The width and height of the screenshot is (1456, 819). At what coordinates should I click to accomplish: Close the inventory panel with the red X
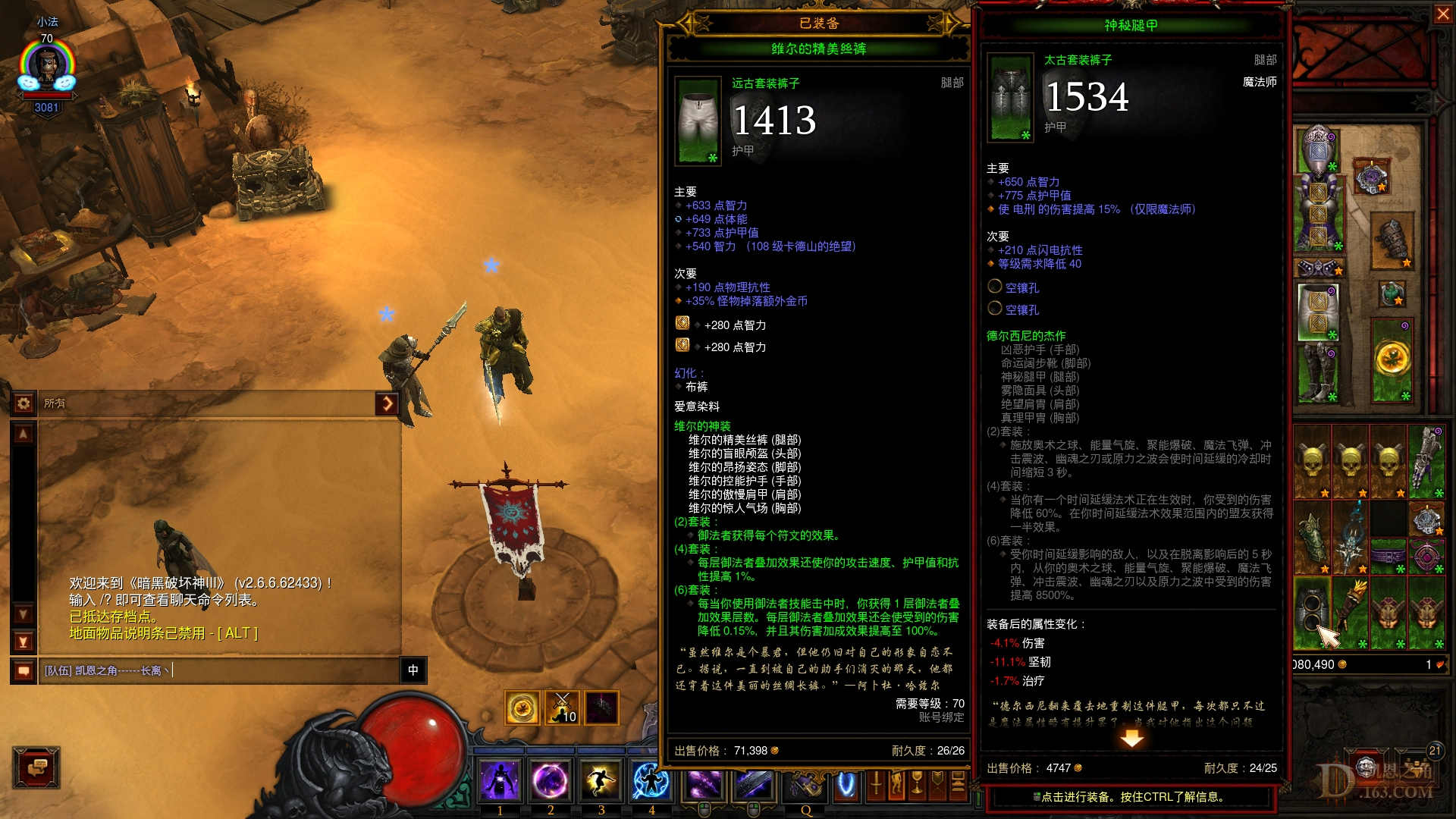click(1443, 14)
